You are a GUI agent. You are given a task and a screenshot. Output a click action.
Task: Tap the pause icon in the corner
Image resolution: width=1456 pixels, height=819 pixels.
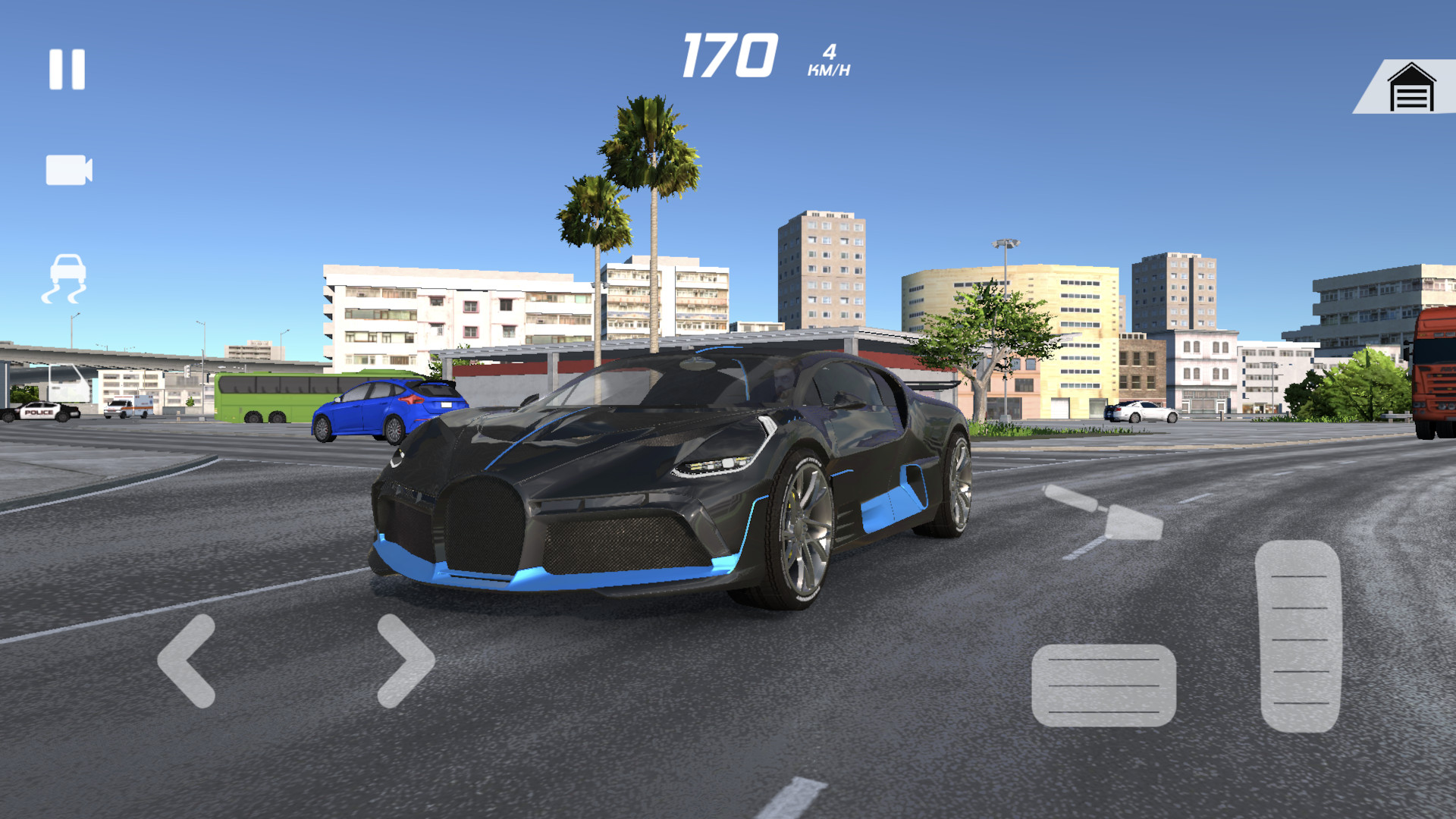(68, 70)
